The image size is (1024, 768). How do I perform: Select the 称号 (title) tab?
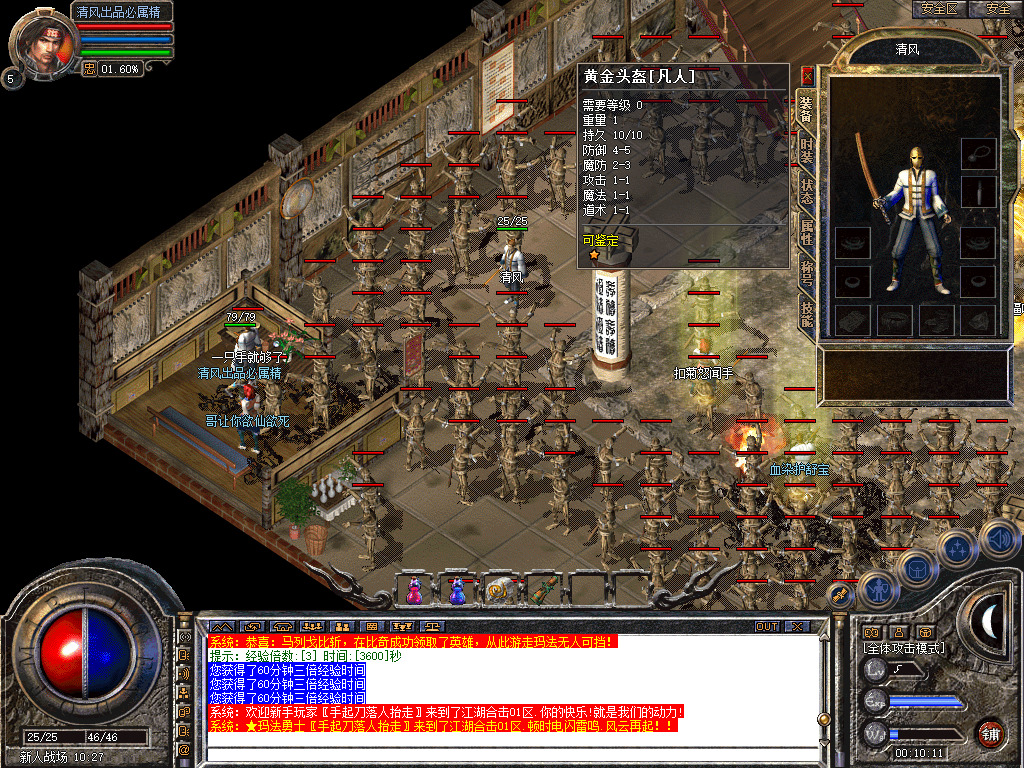click(x=806, y=273)
